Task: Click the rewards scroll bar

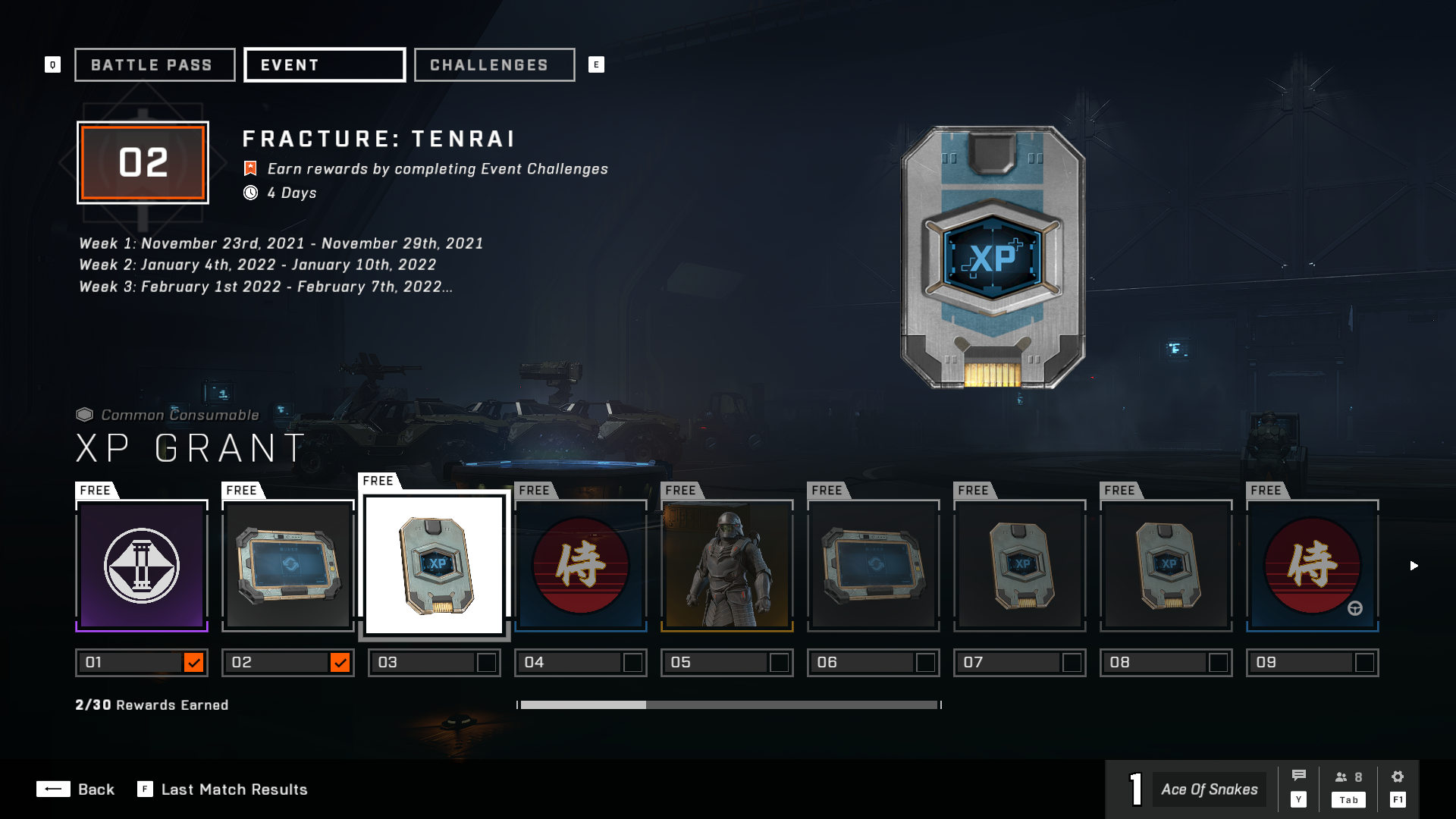Action: click(x=729, y=705)
